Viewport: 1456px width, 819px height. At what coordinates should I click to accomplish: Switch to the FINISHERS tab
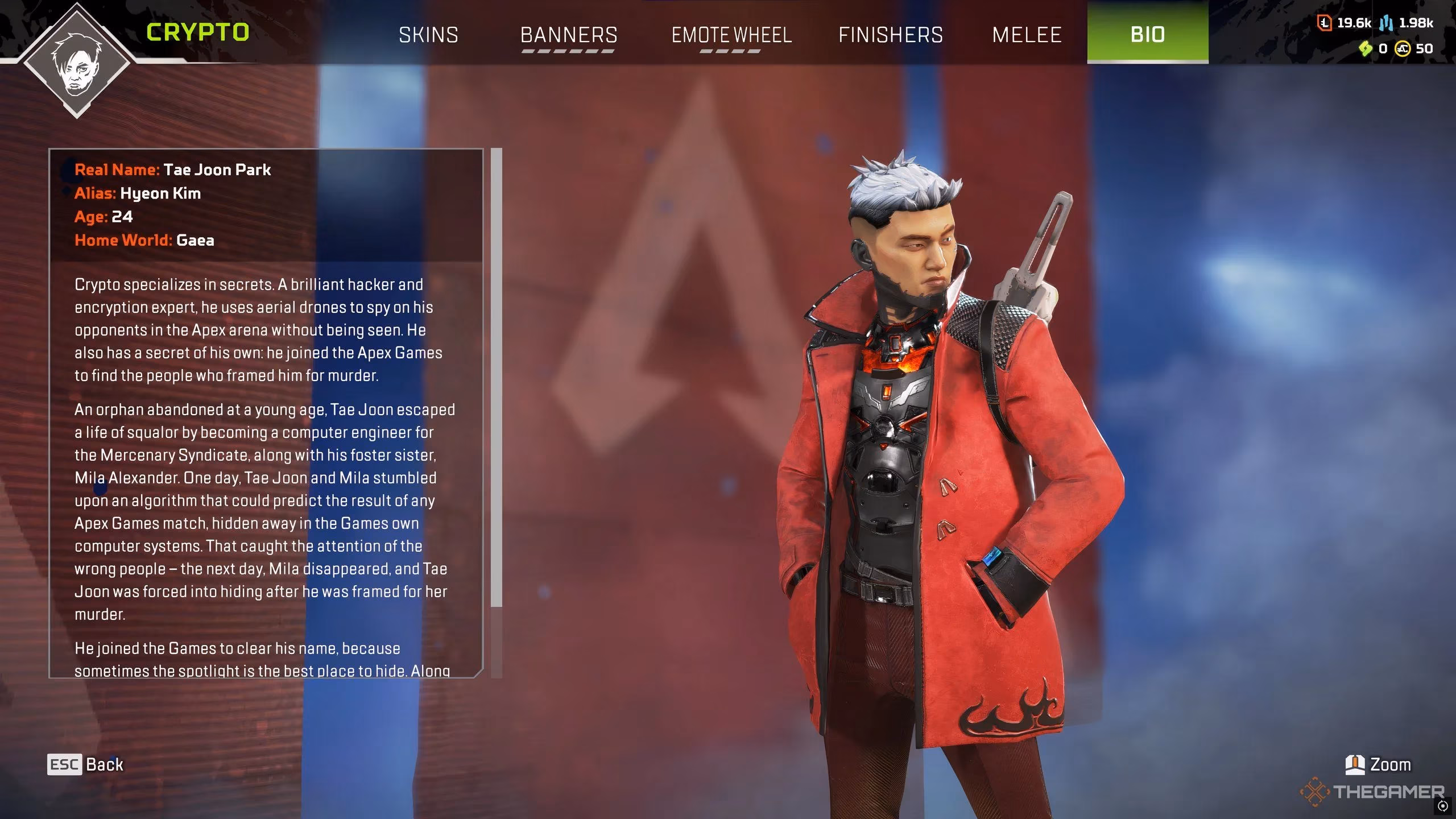[891, 35]
